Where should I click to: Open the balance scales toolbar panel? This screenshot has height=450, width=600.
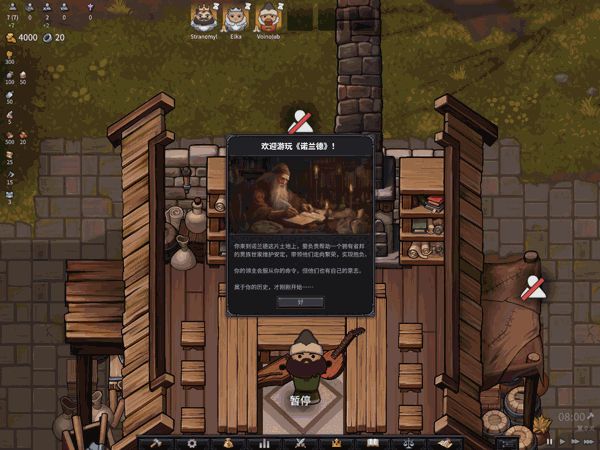click(408, 443)
